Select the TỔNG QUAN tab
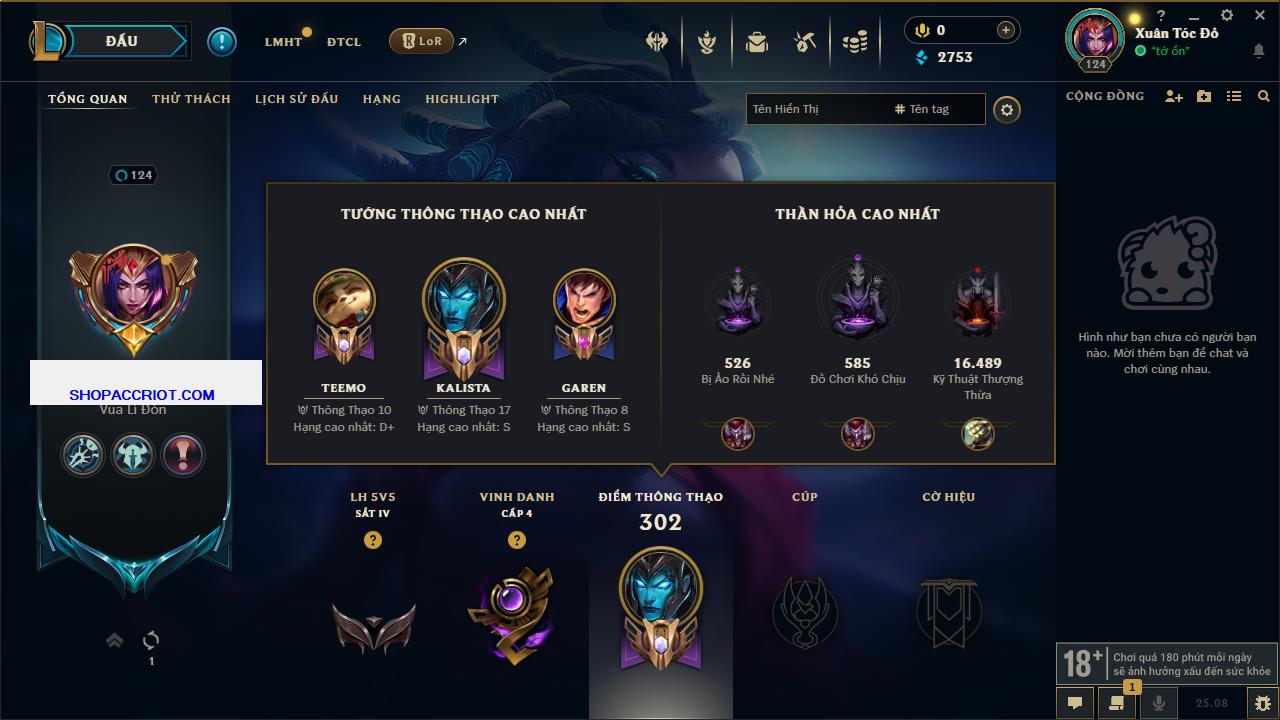This screenshot has width=1280, height=720. (x=88, y=99)
